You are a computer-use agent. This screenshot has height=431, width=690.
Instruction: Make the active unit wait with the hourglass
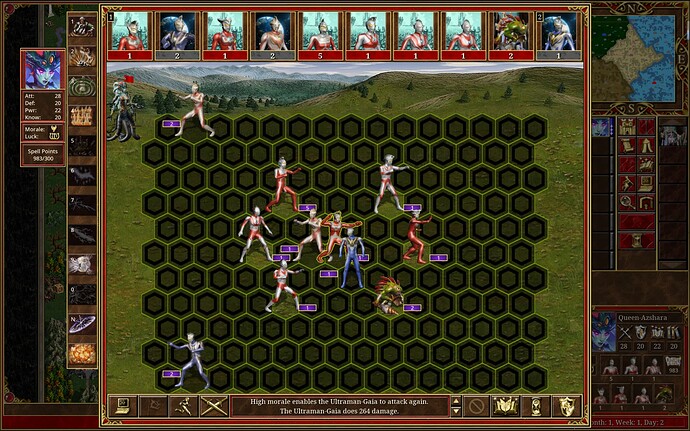[536, 406]
